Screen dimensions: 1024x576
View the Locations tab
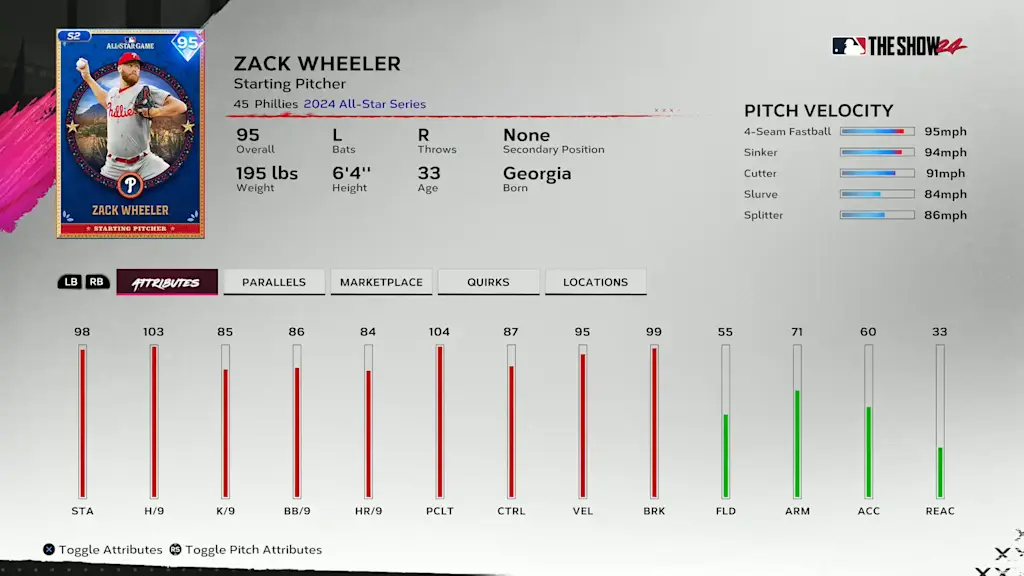click(x=595, y=283)
